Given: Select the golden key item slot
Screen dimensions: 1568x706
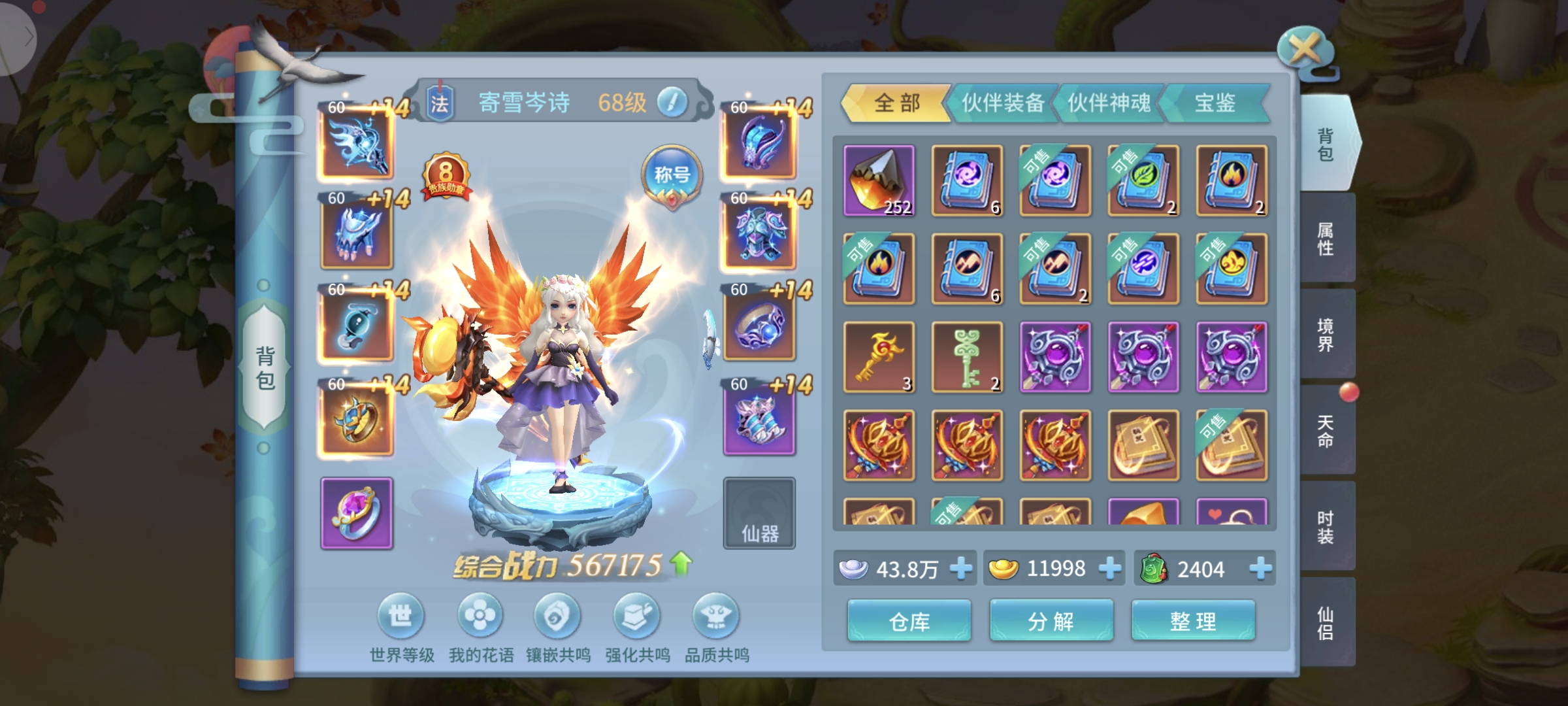Looking at the screenshot, I should click(x=879, y=357).
